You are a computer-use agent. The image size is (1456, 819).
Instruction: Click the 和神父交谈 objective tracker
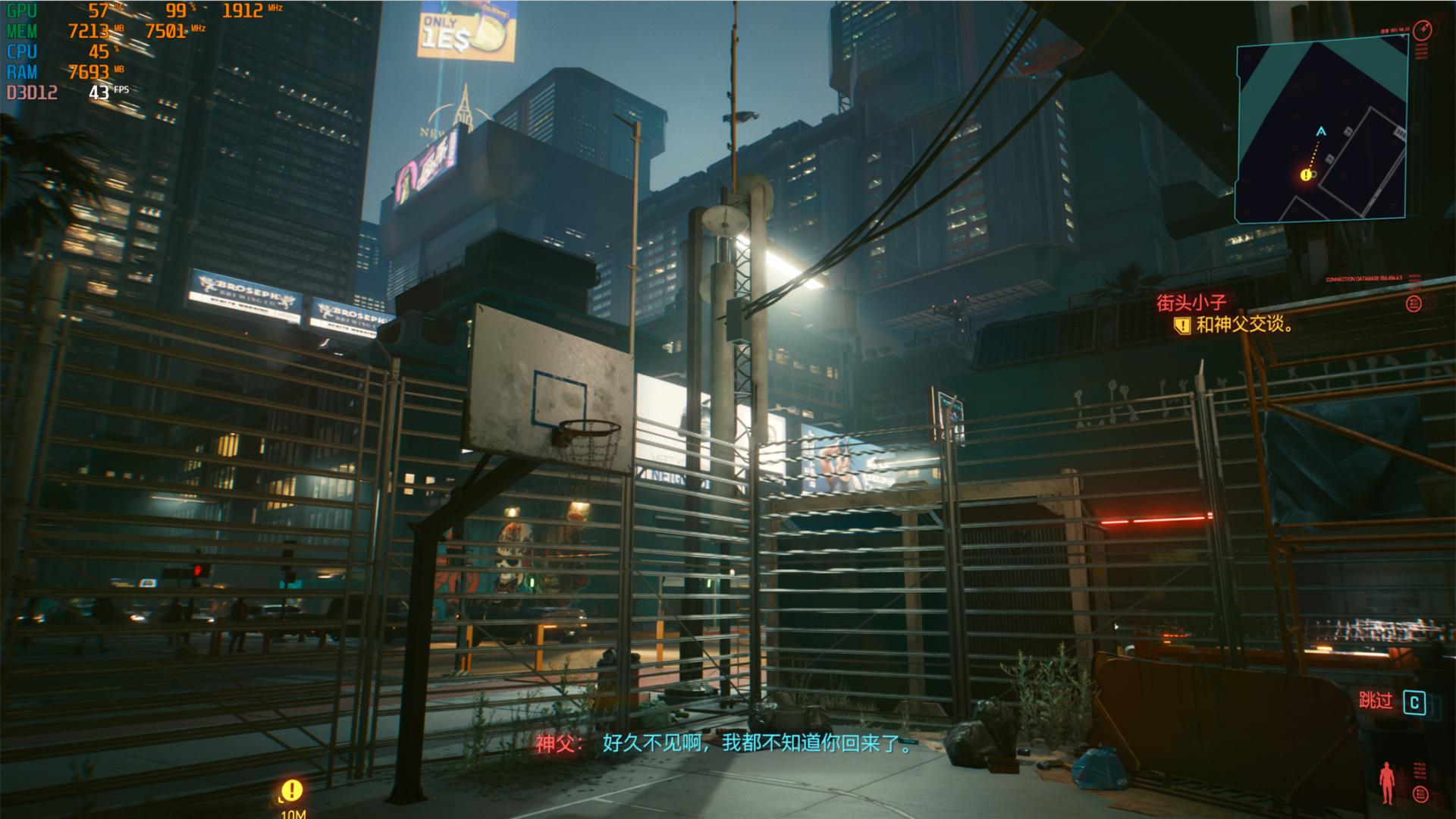[1244, 325]
